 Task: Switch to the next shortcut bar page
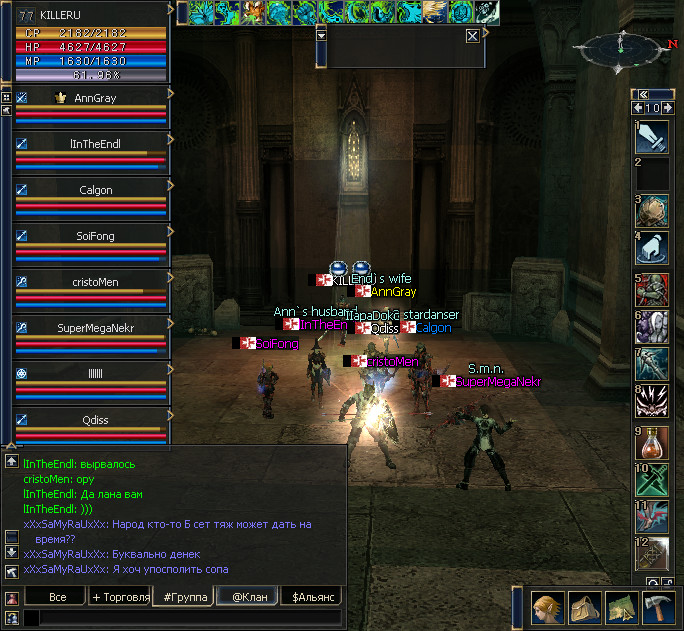point(669,108)
